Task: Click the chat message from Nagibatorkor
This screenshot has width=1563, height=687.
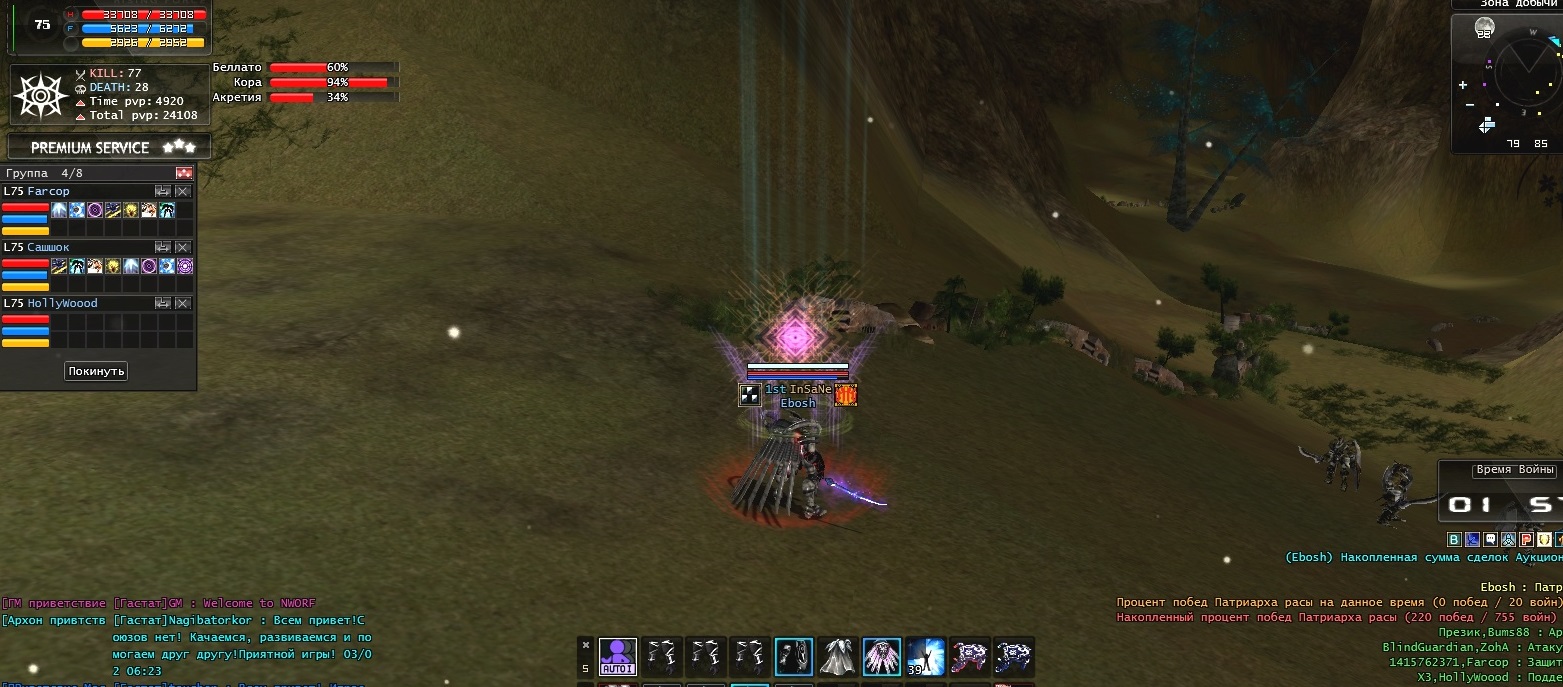Action: pyautogui.click(x=238, y=636)
